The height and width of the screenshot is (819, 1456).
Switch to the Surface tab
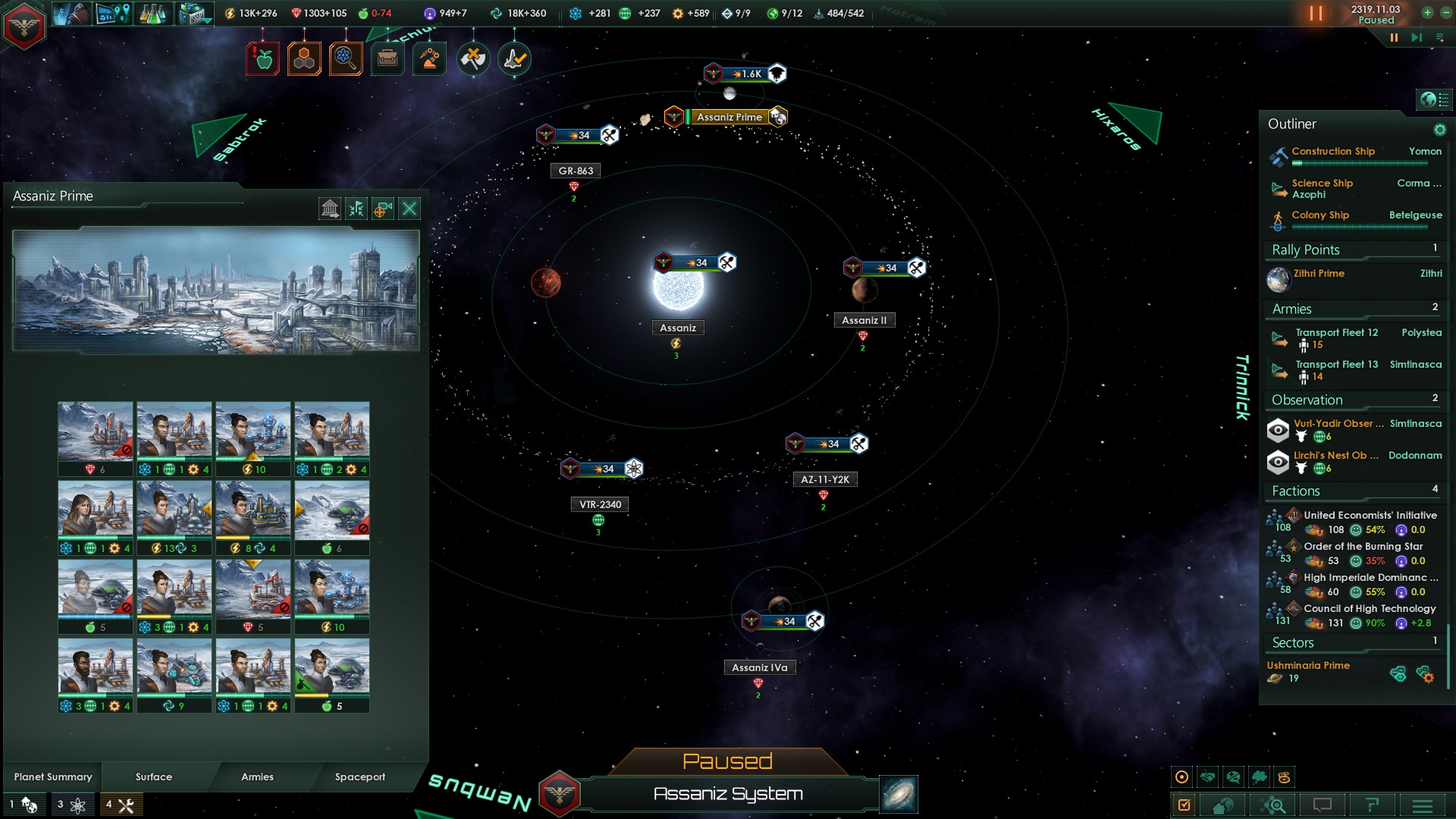154,777
